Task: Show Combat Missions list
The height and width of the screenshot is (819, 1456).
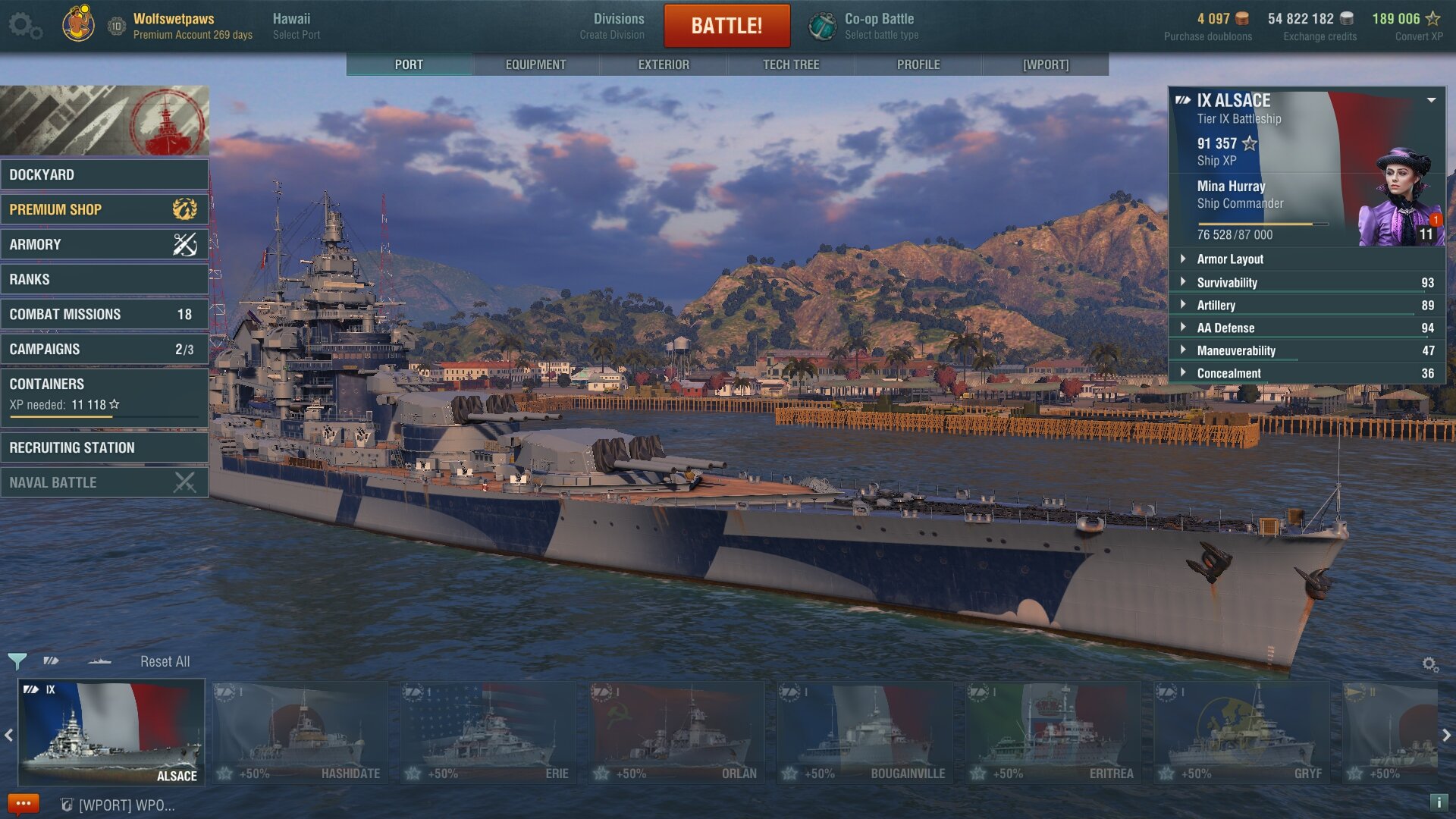Action: point(104,314)
